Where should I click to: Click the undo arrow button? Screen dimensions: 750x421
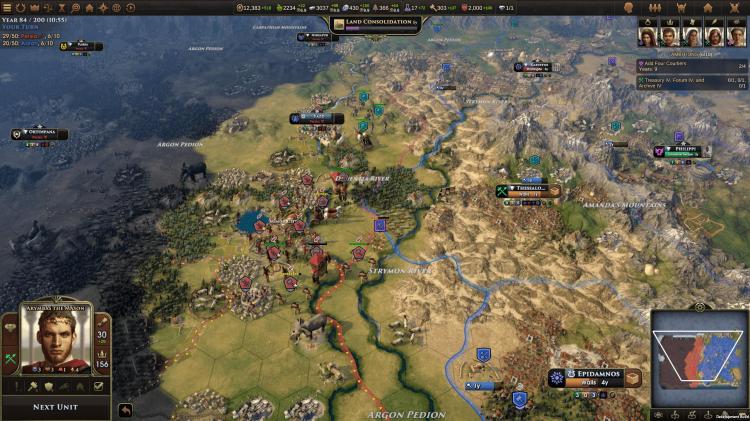125,409
